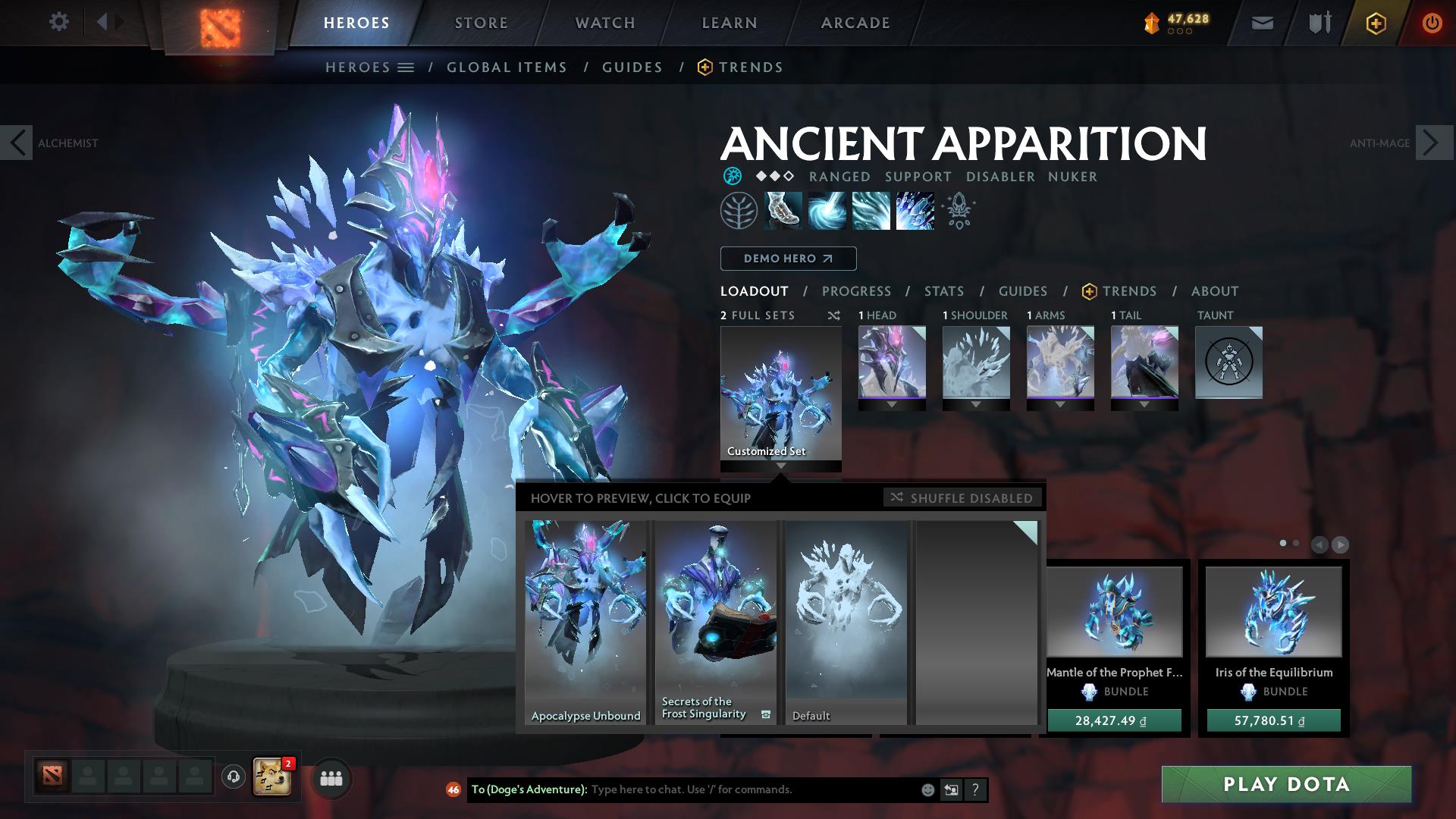Choose the Default set
The image size is (1456, 819).
846,622
